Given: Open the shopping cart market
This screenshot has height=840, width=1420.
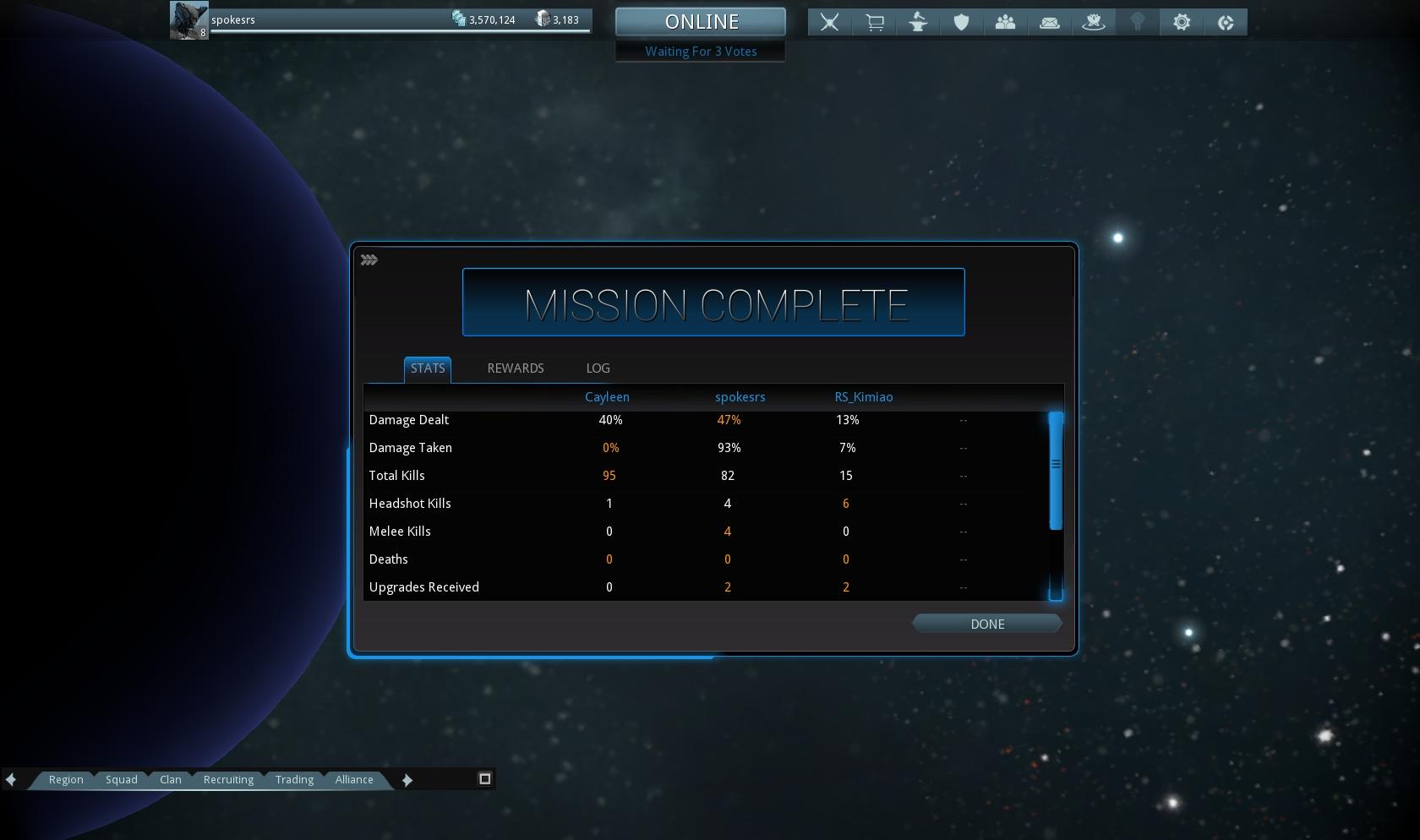Looking at the screenshot, I should (x=874, y=23).
